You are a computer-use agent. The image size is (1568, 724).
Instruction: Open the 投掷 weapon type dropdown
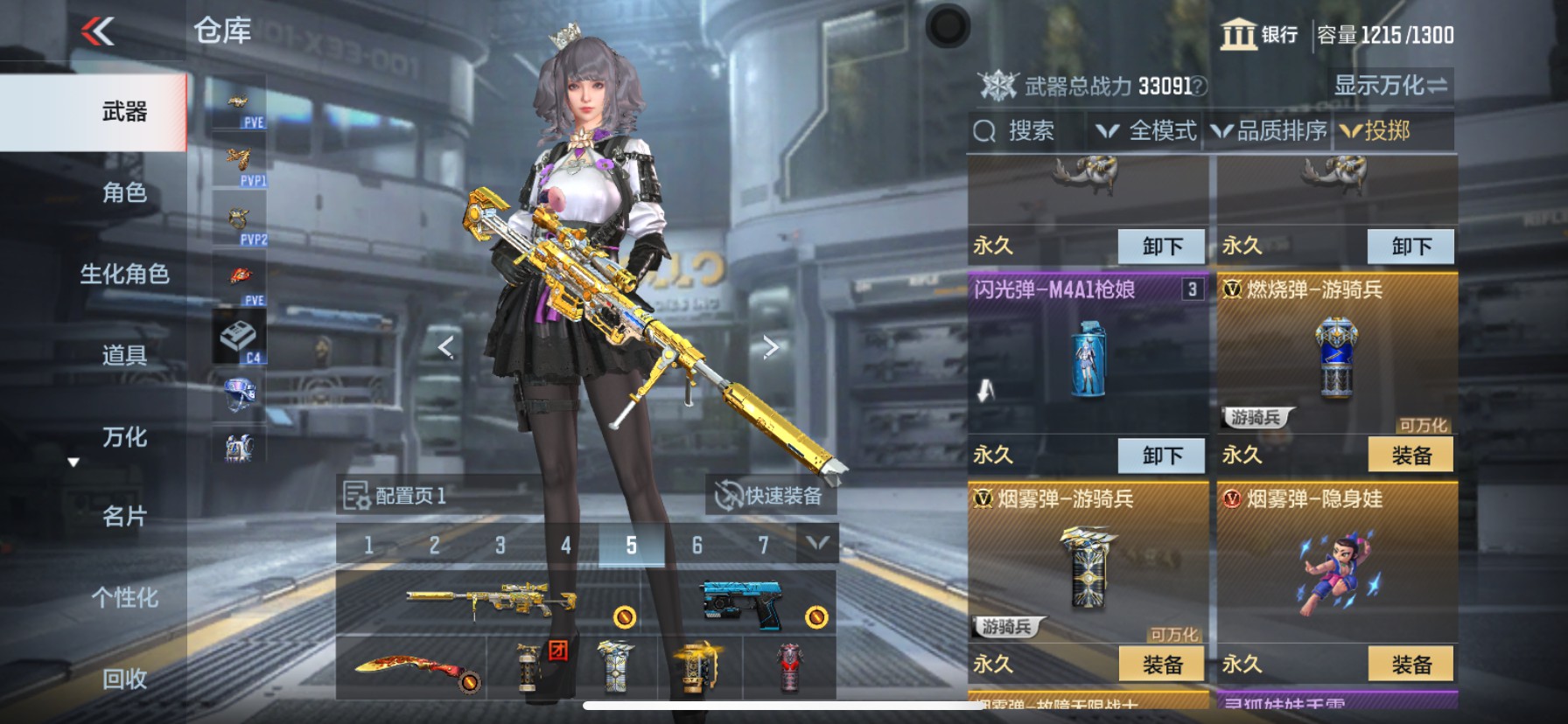click(x=1377, y=131)
